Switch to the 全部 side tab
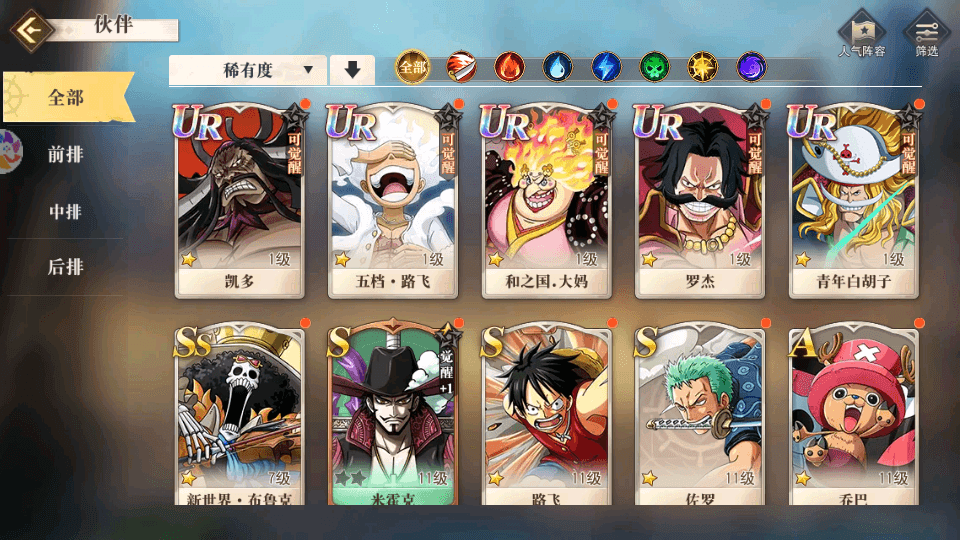The height and width of the screenshot is (540, 960). click(67, 98)
